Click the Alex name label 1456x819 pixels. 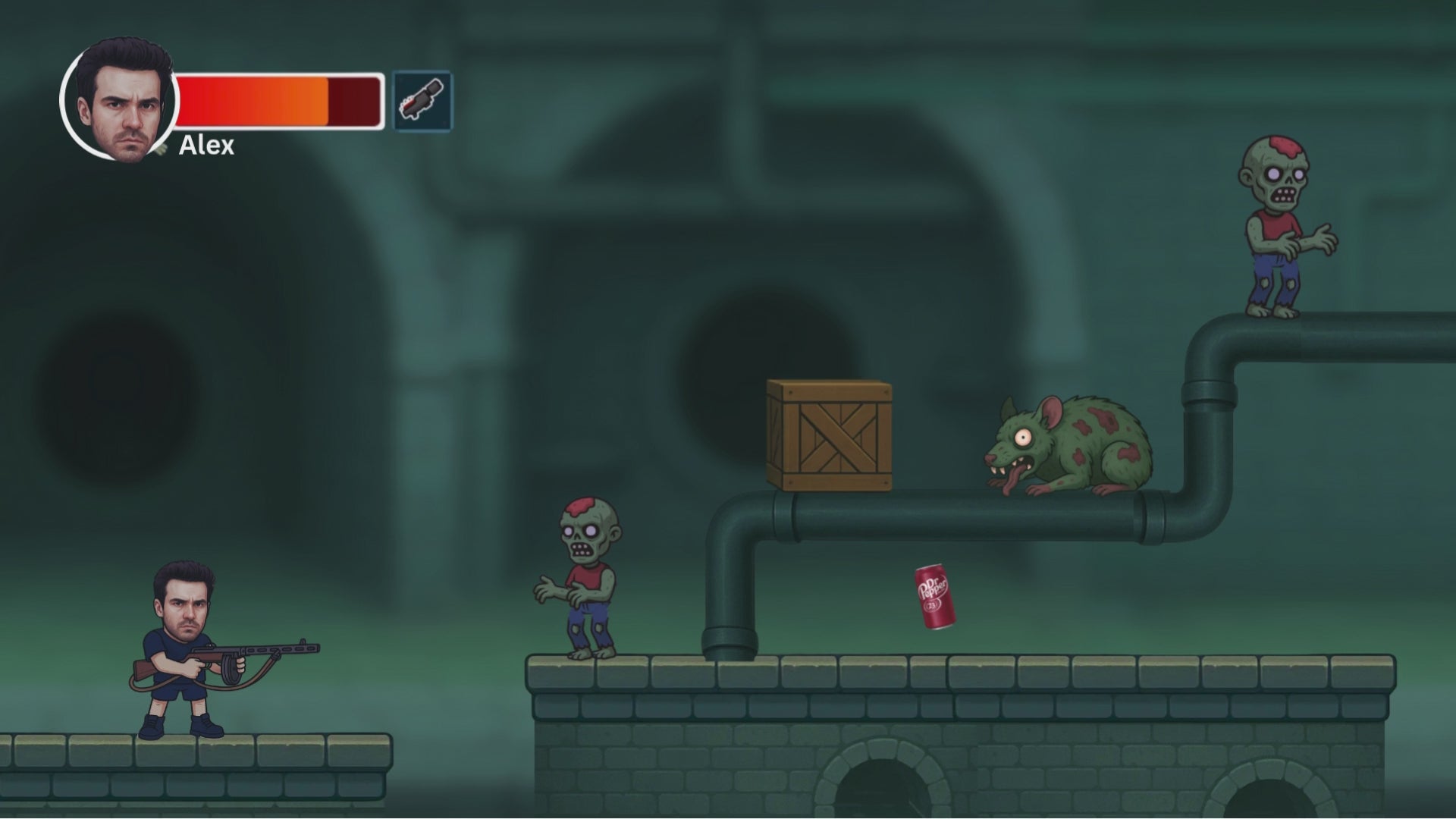point(206,145)
